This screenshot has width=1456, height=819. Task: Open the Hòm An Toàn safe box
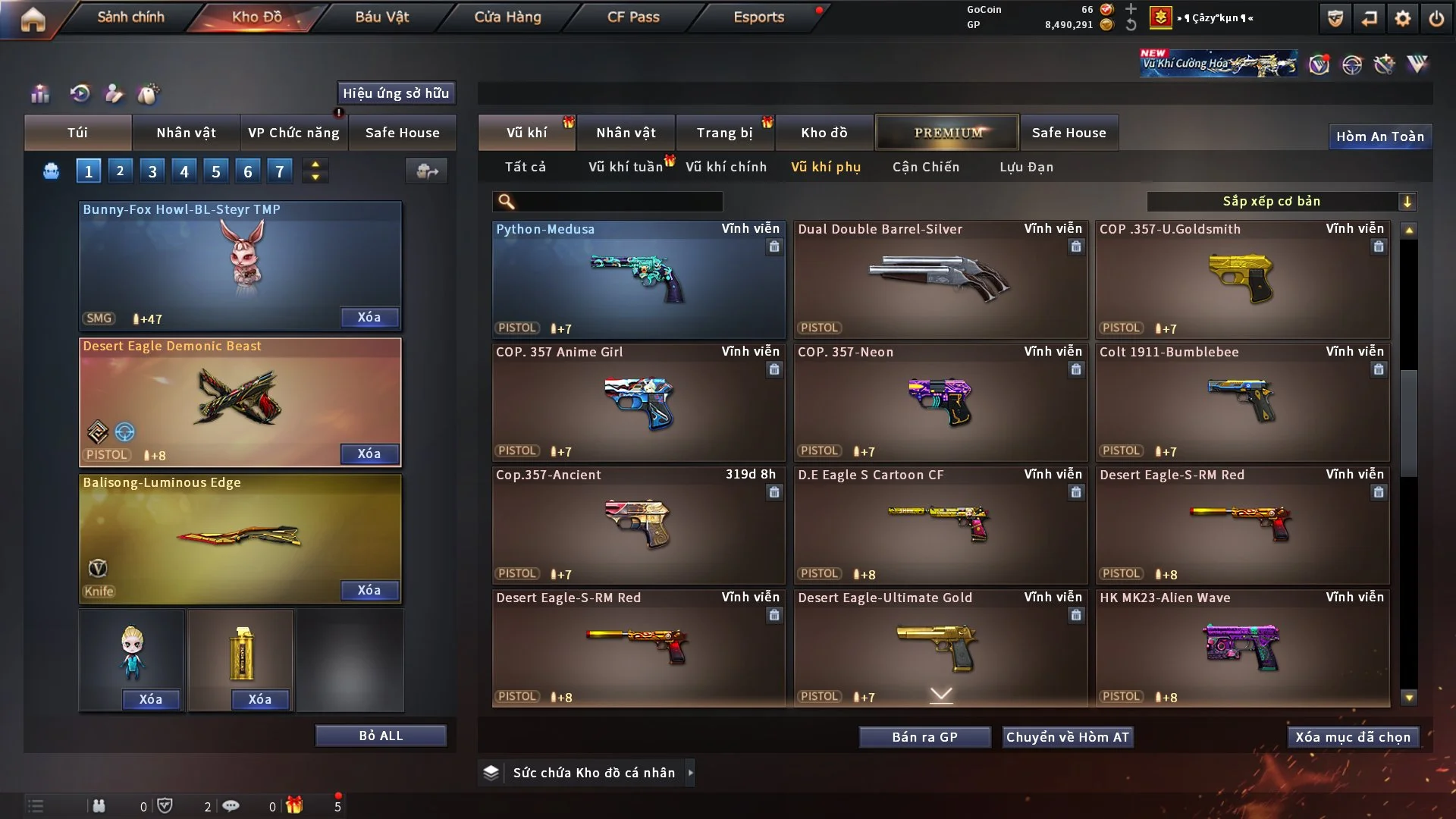(x=1380, y=136)
